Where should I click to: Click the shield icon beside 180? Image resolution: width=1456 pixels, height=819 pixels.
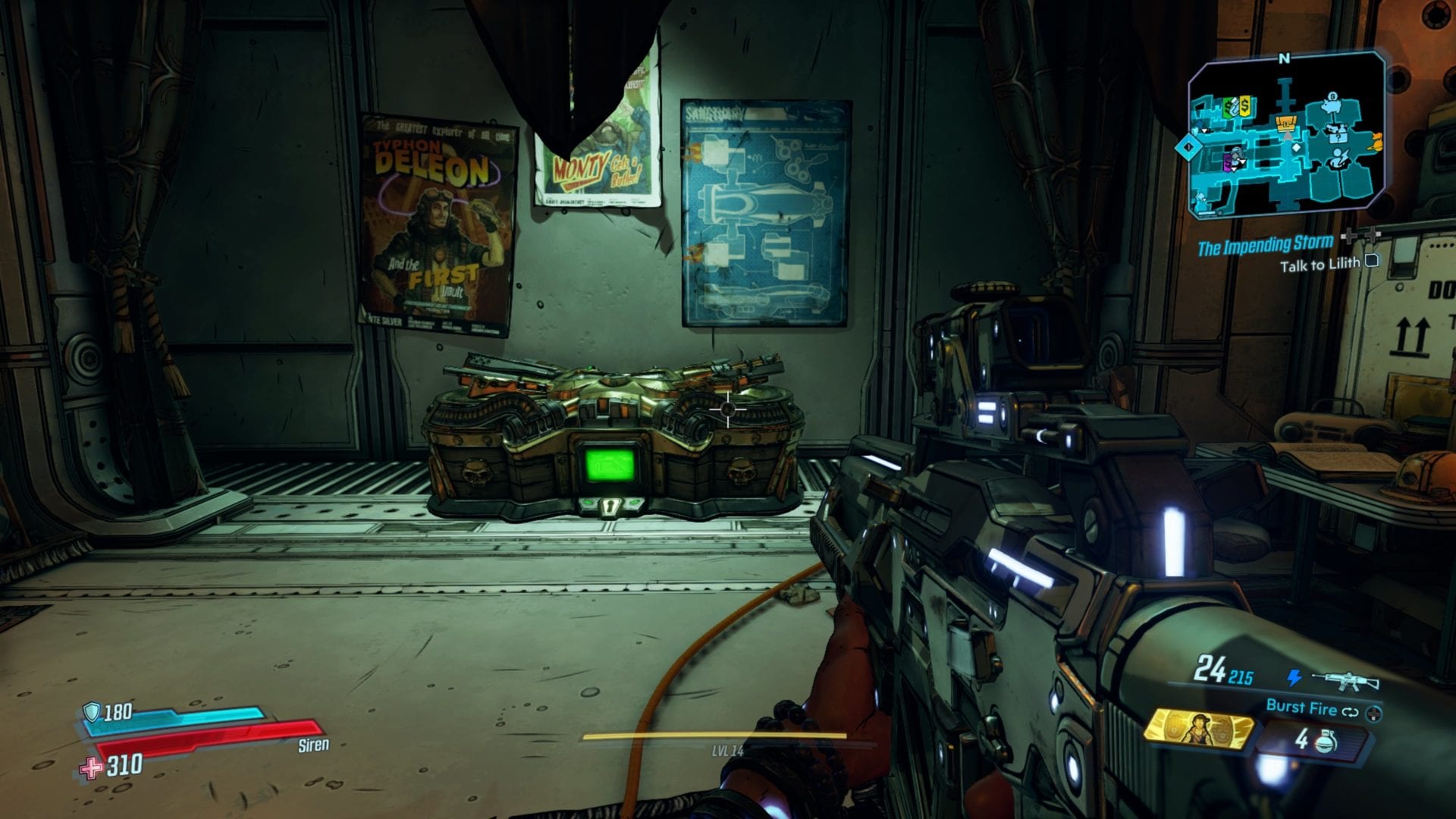point(92,711)
